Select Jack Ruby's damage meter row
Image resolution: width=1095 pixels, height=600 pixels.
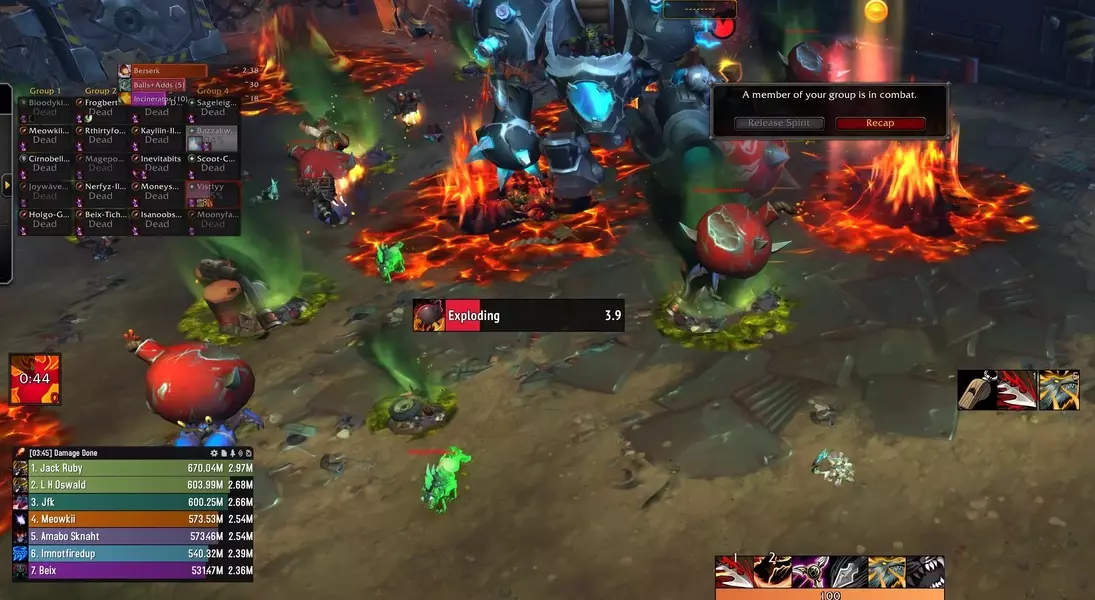132,468
